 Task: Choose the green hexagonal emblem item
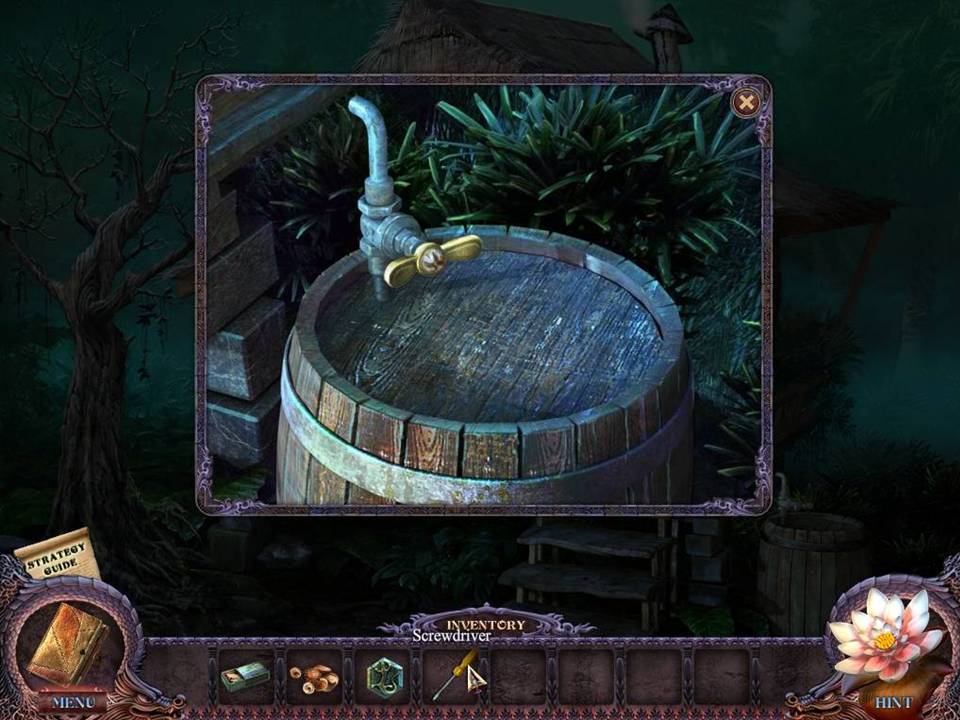[x=383, y=677]
